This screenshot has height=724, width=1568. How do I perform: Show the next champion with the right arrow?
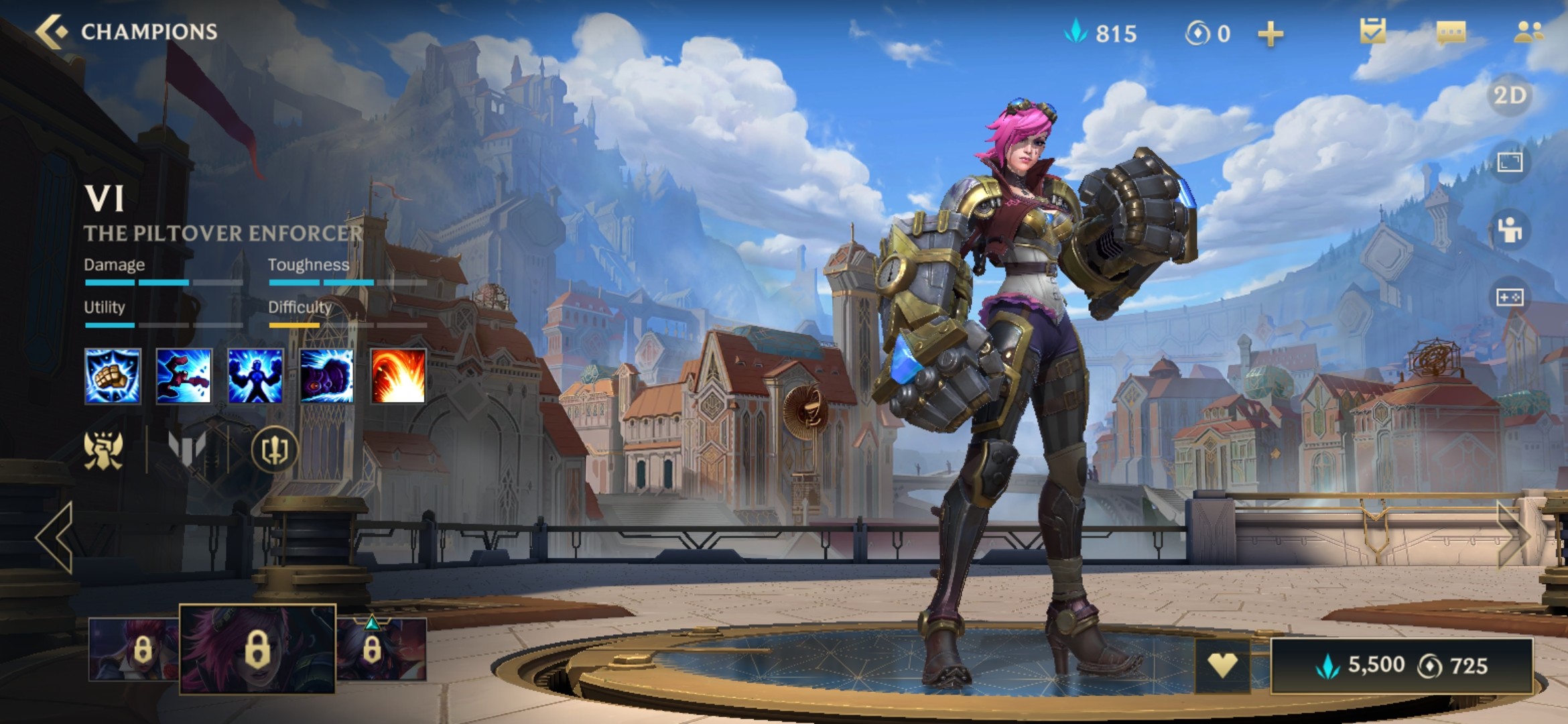click(x=1513, y=536)
